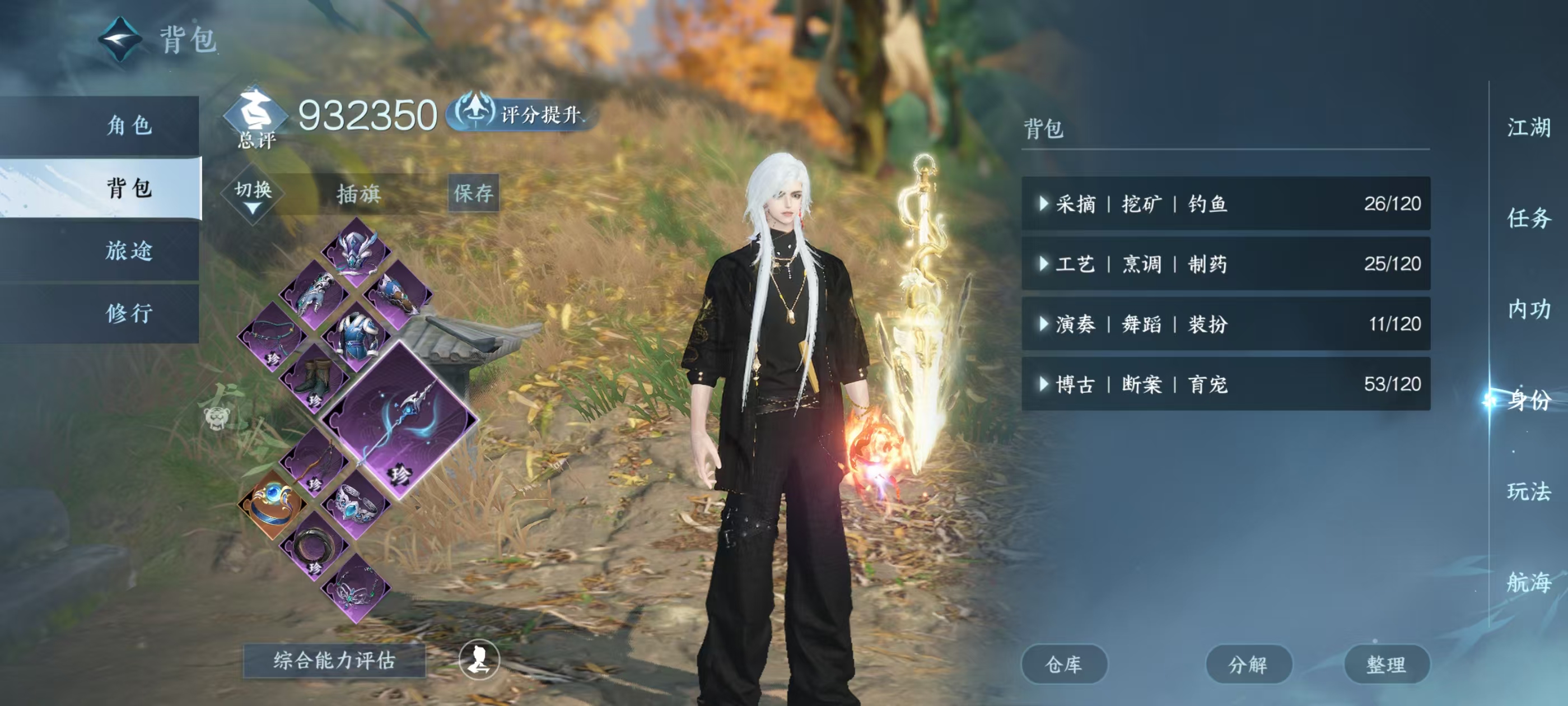The height and width of the screenshot is (706, 1568).
Task: Click the 分解 dismantle button
Action: click(1248, 664)
